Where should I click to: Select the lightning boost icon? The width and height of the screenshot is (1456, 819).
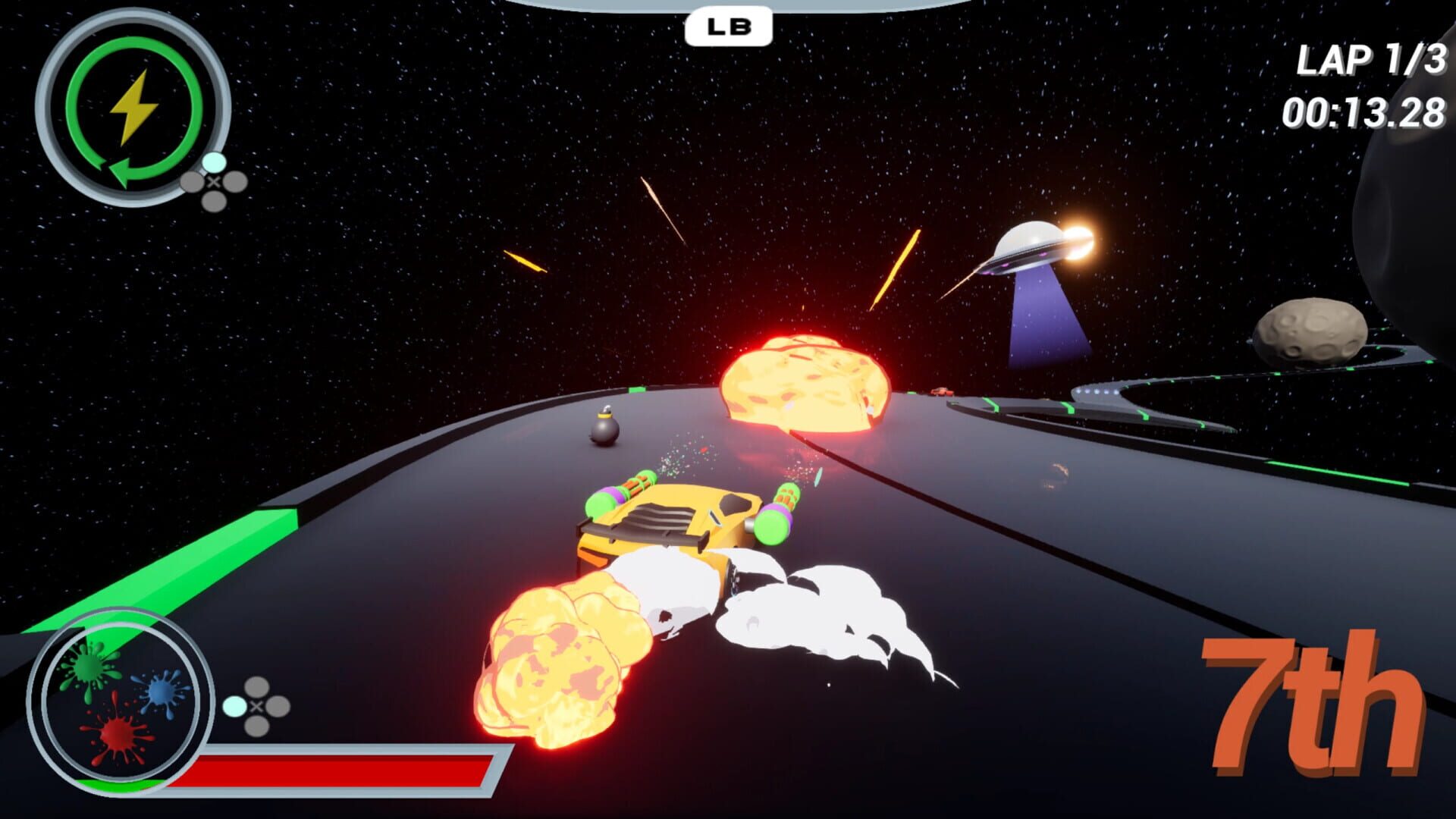tap(135, 105)
